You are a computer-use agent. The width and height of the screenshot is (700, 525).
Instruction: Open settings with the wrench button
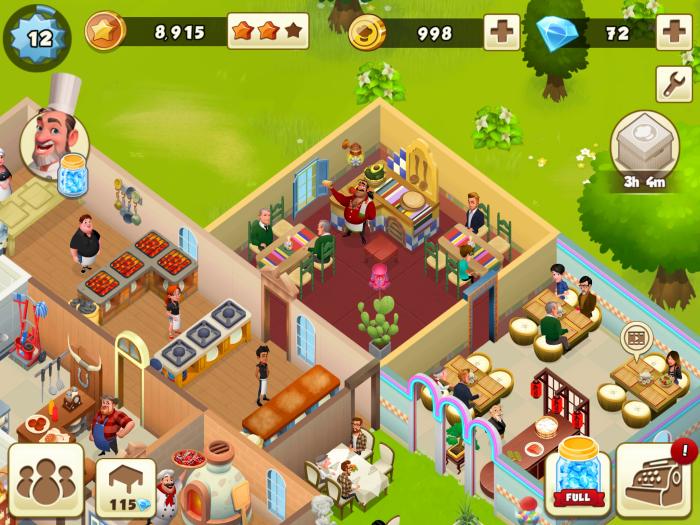tap(673, 84)
